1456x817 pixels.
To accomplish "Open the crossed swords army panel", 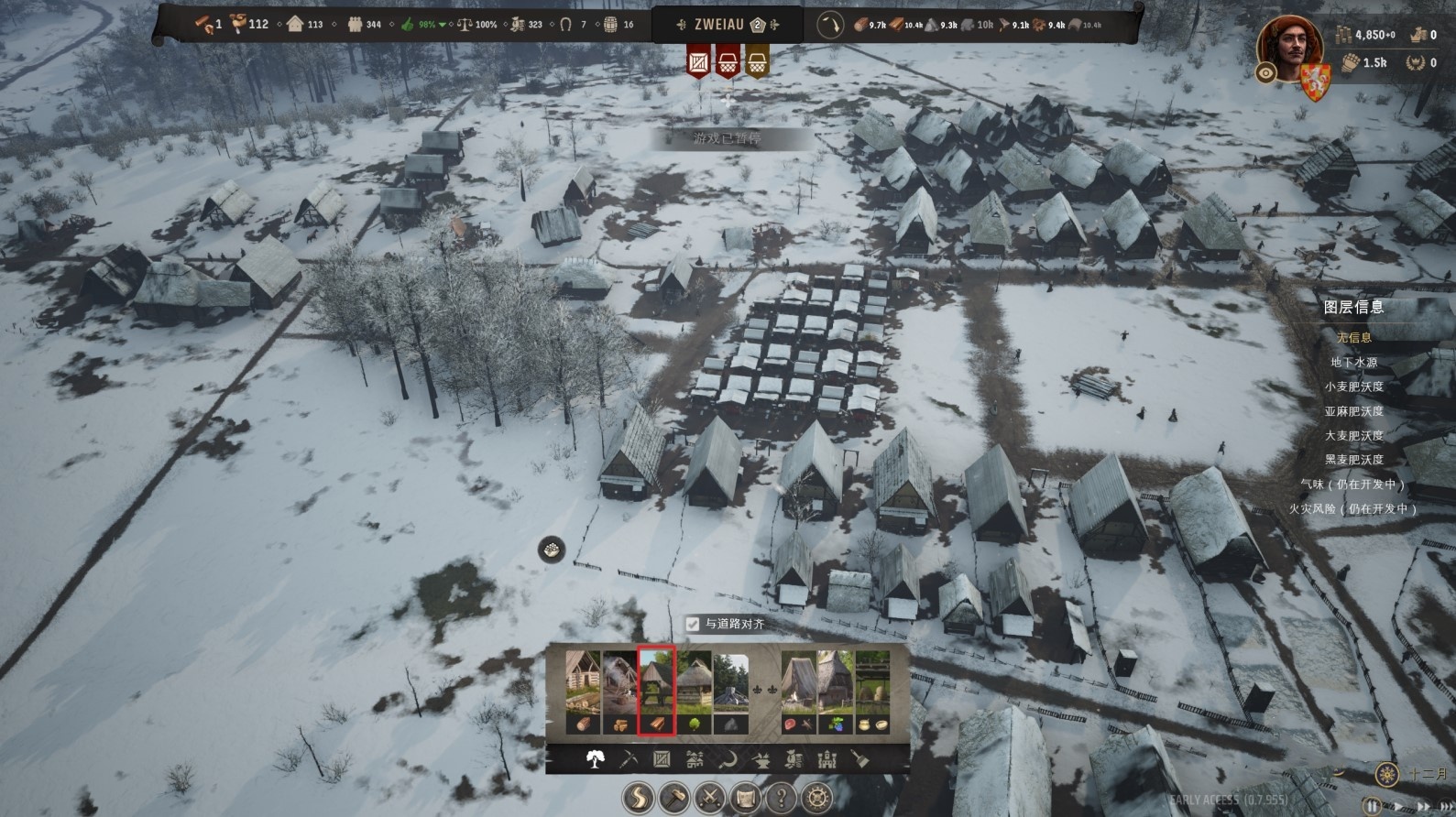I will [x=709, y=798].
